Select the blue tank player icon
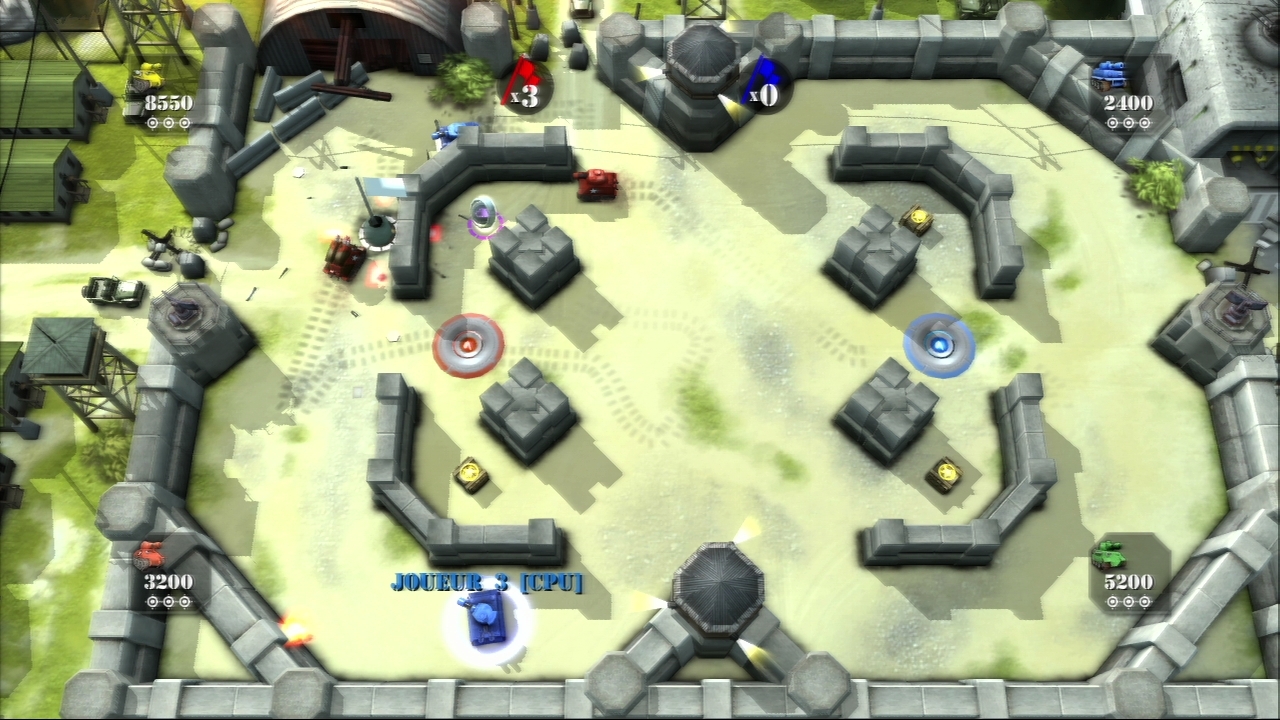This screenshot has height=720, width=1280. tap(1108, 74)
